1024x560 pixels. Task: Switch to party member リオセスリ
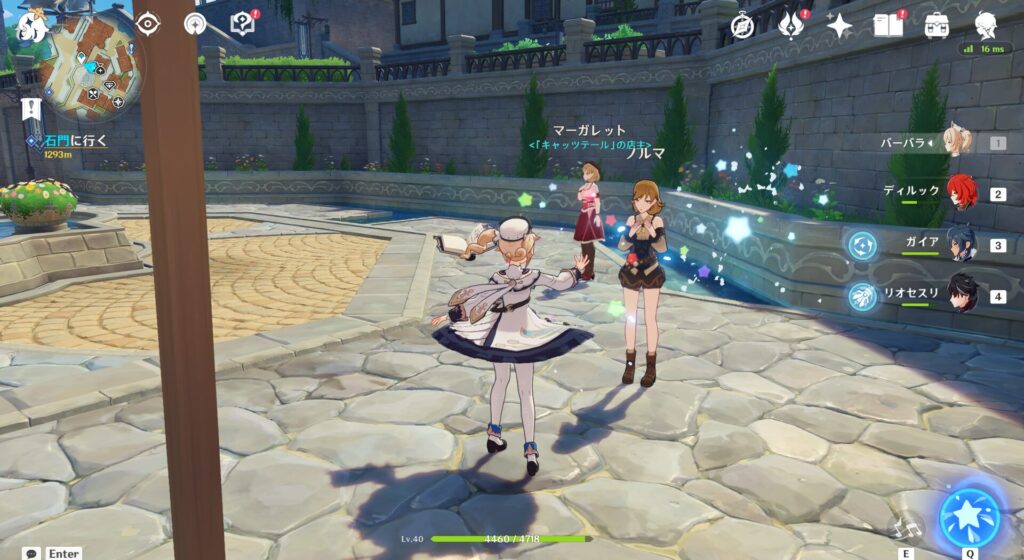(x=960, y=296)
